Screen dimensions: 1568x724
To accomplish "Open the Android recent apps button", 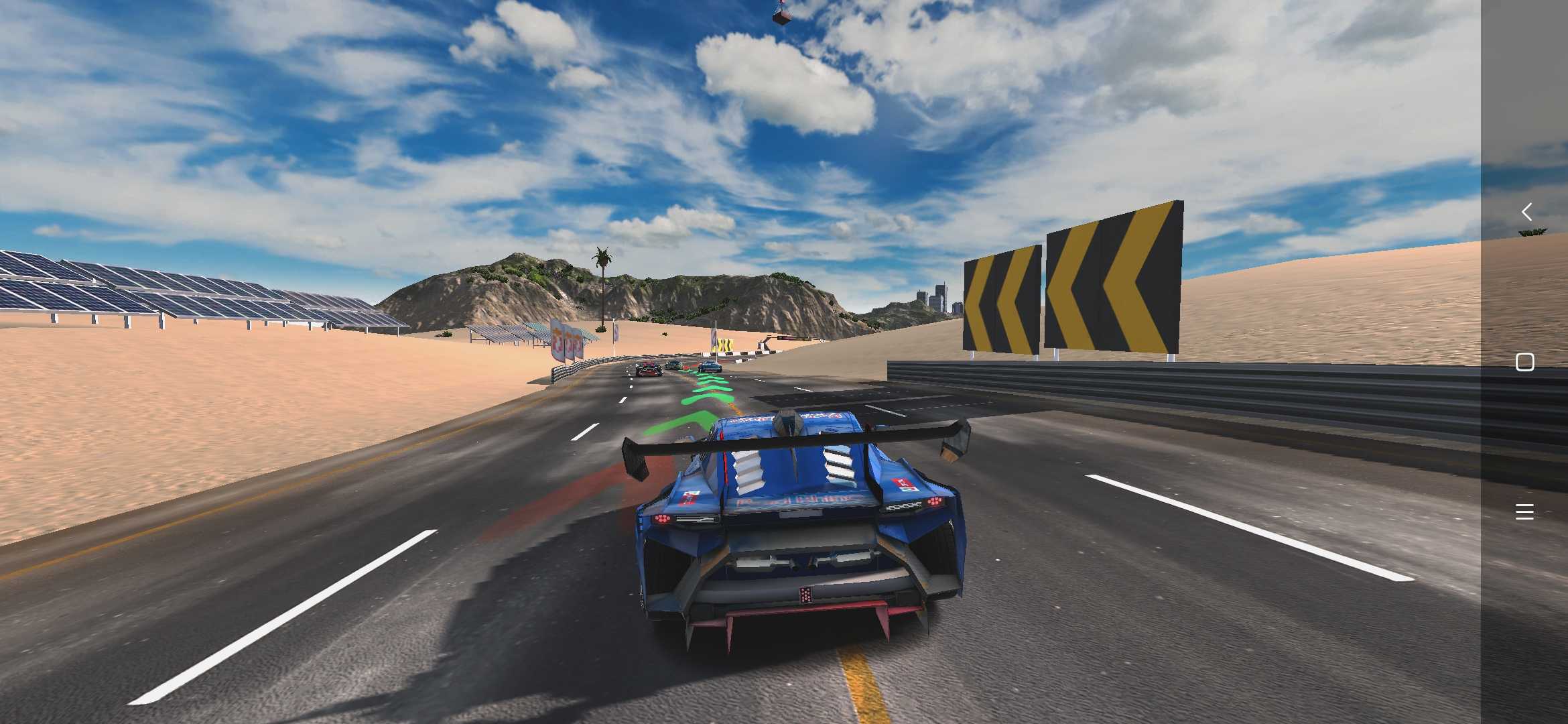I will coord(1524,512).
